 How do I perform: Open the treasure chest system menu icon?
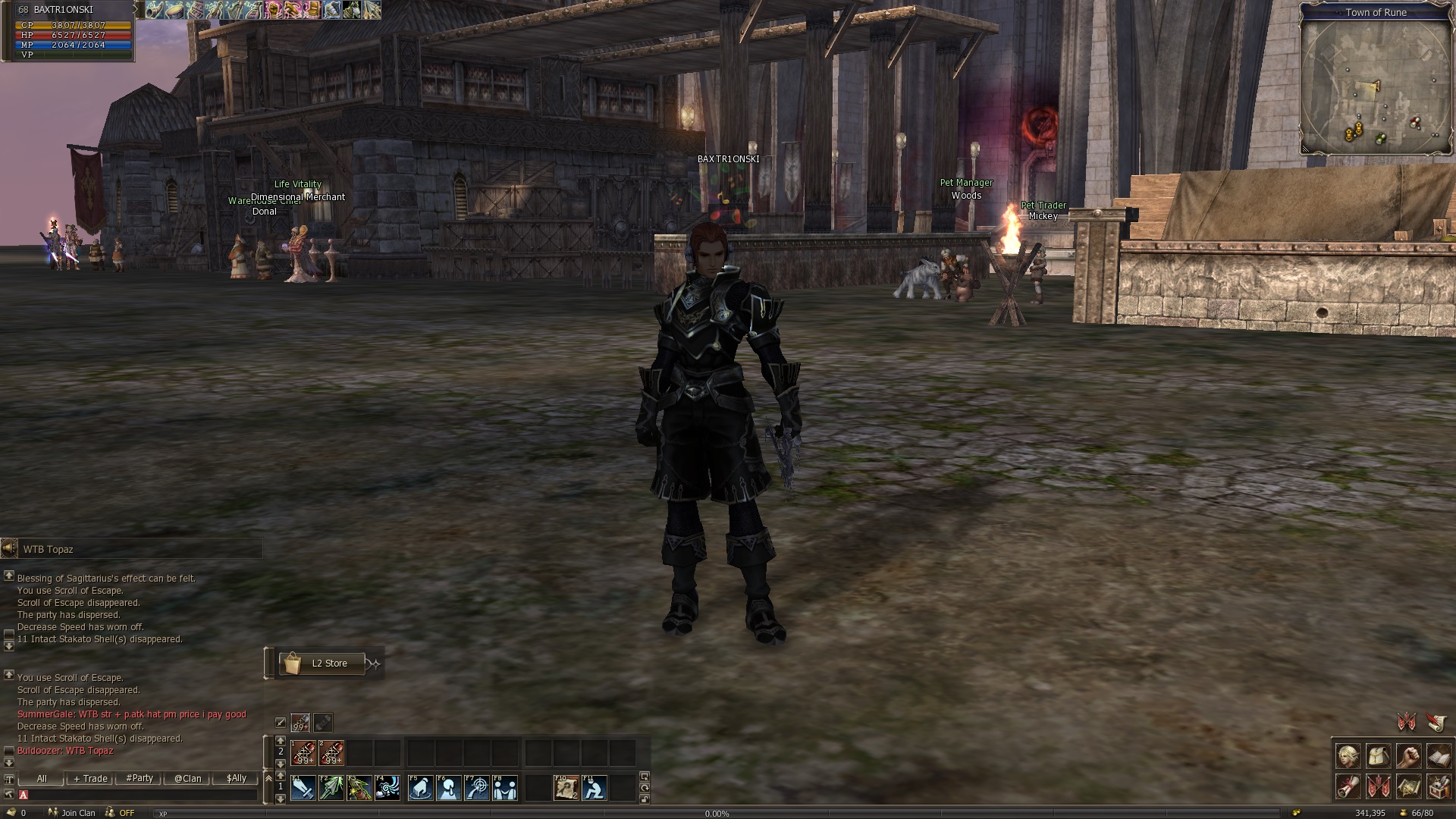[x=1439, y=786]
